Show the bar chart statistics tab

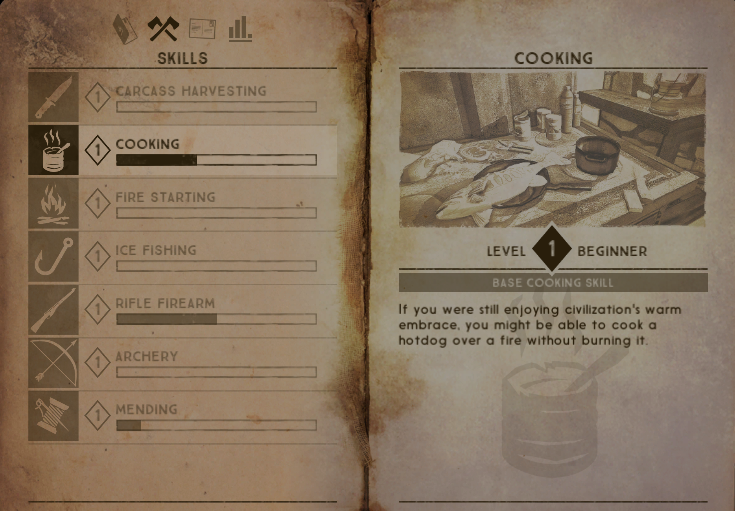coord(240,29)
